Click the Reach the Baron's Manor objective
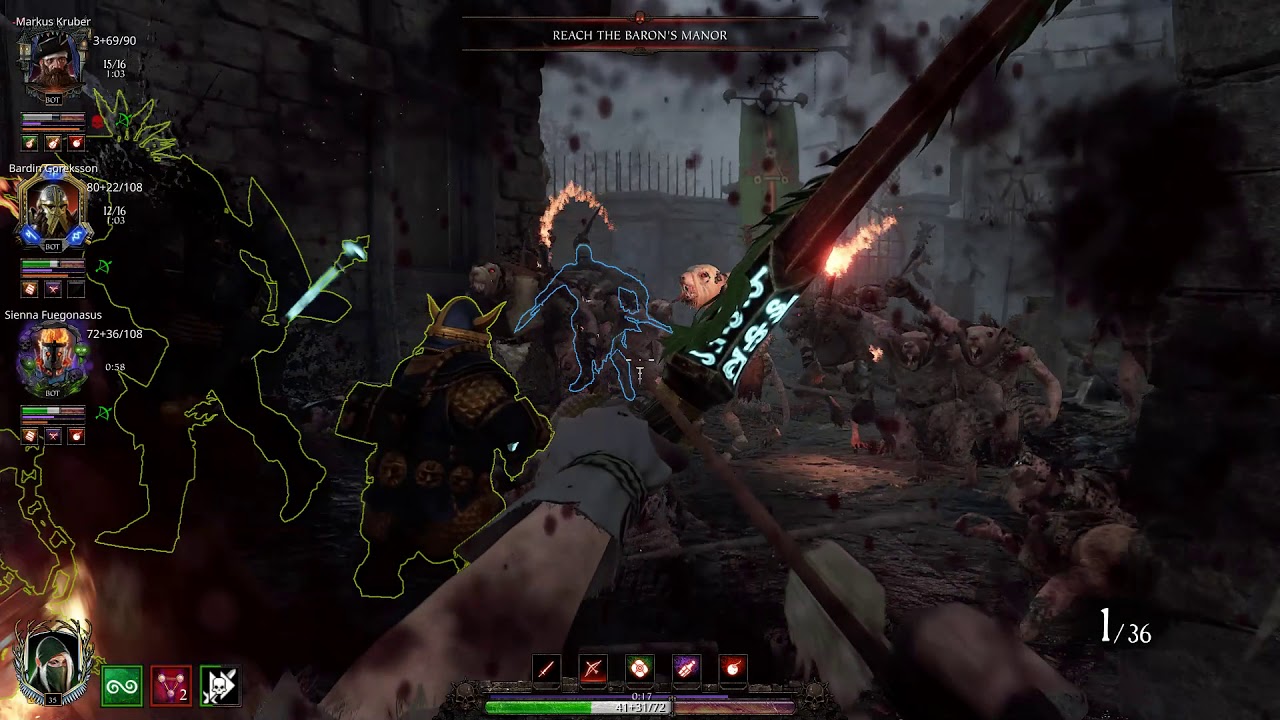Image resolution: width=1280 pixels, height=720 pixels. tap(640, 35)
